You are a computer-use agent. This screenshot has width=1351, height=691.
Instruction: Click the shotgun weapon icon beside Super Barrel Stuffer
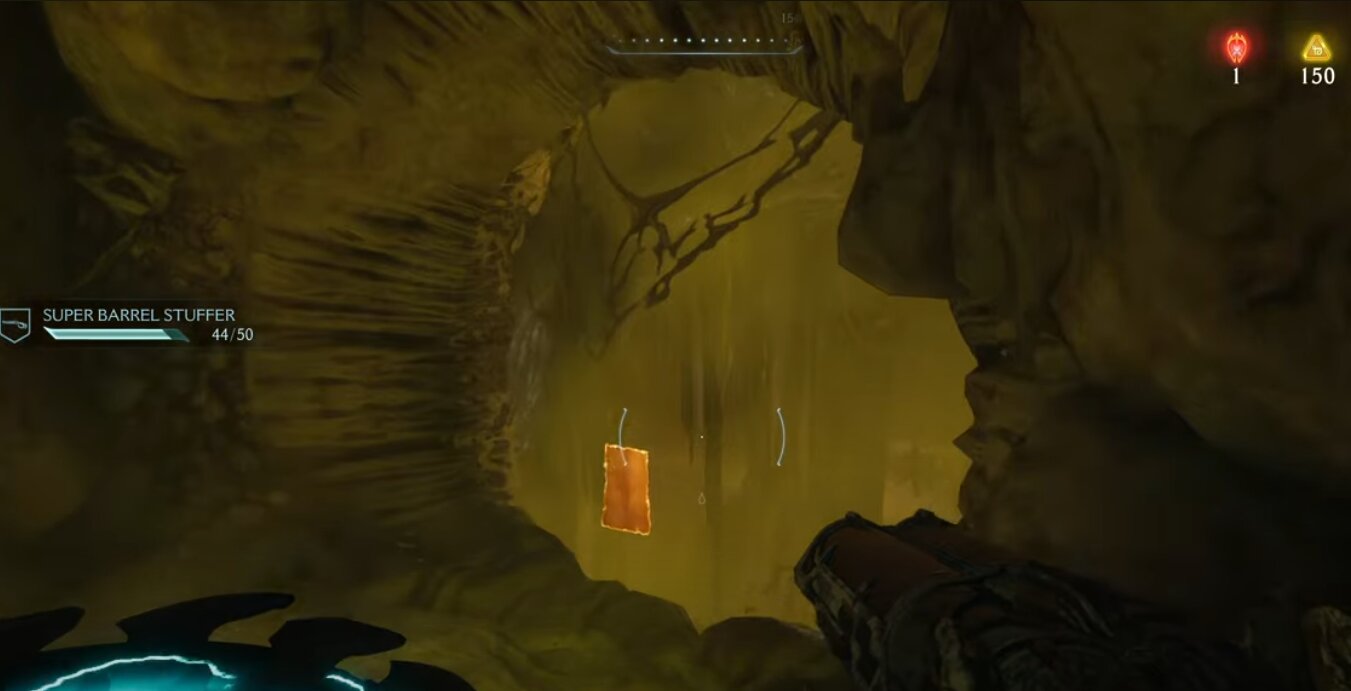point(15,324)
